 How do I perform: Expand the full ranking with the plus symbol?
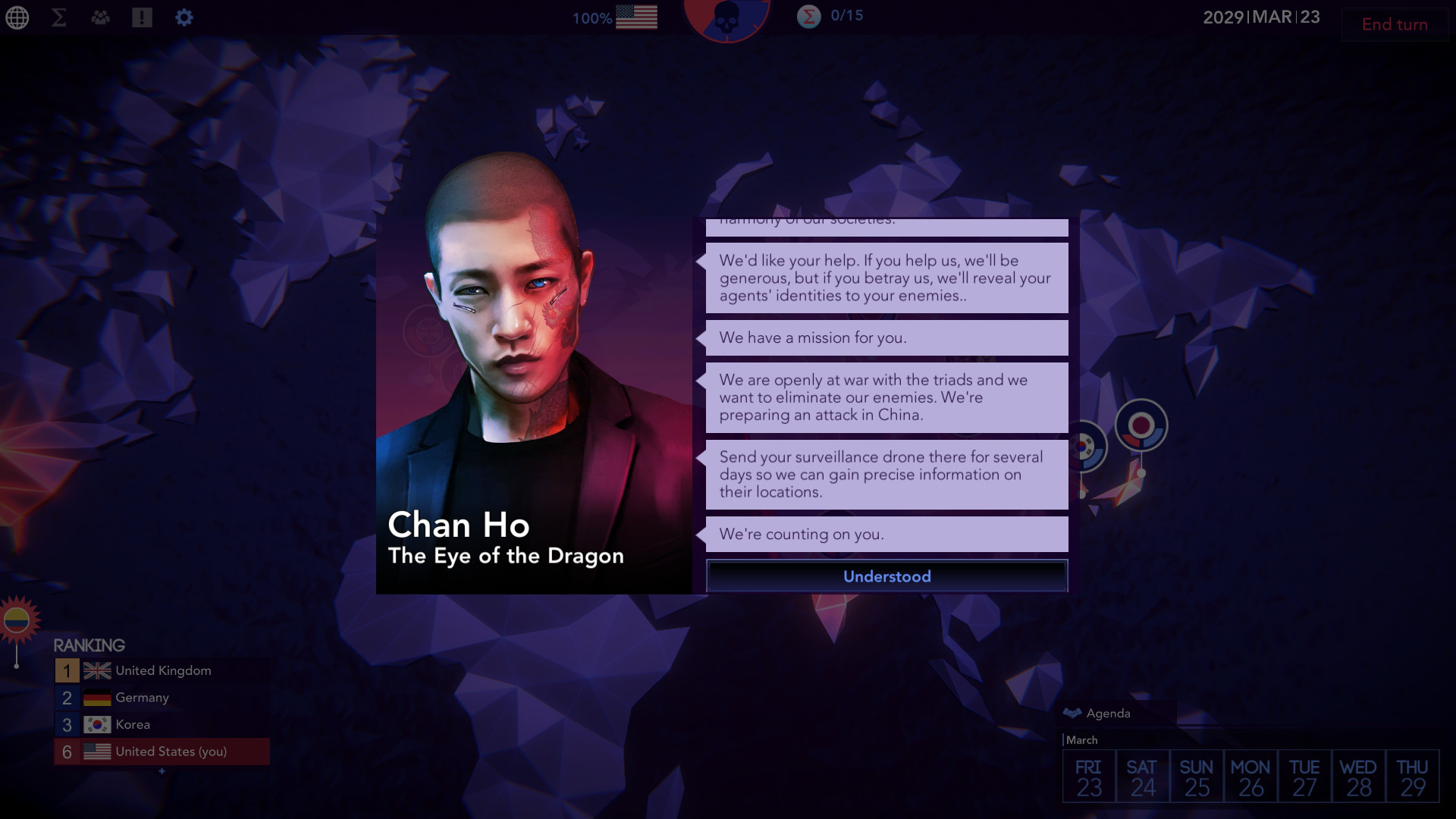click(162, 770)
